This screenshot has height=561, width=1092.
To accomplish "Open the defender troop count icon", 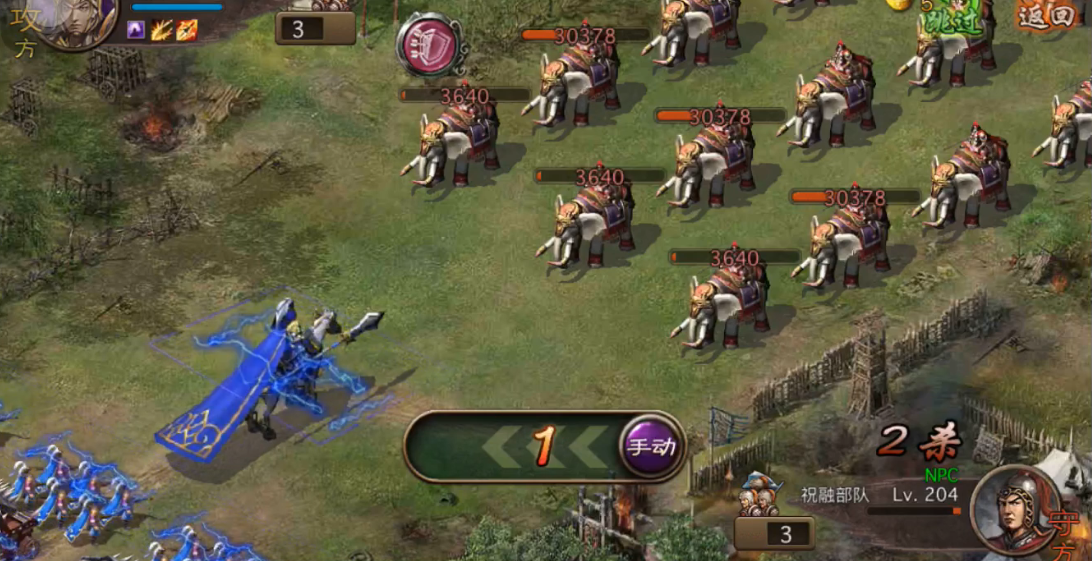I will pos(757,496).
